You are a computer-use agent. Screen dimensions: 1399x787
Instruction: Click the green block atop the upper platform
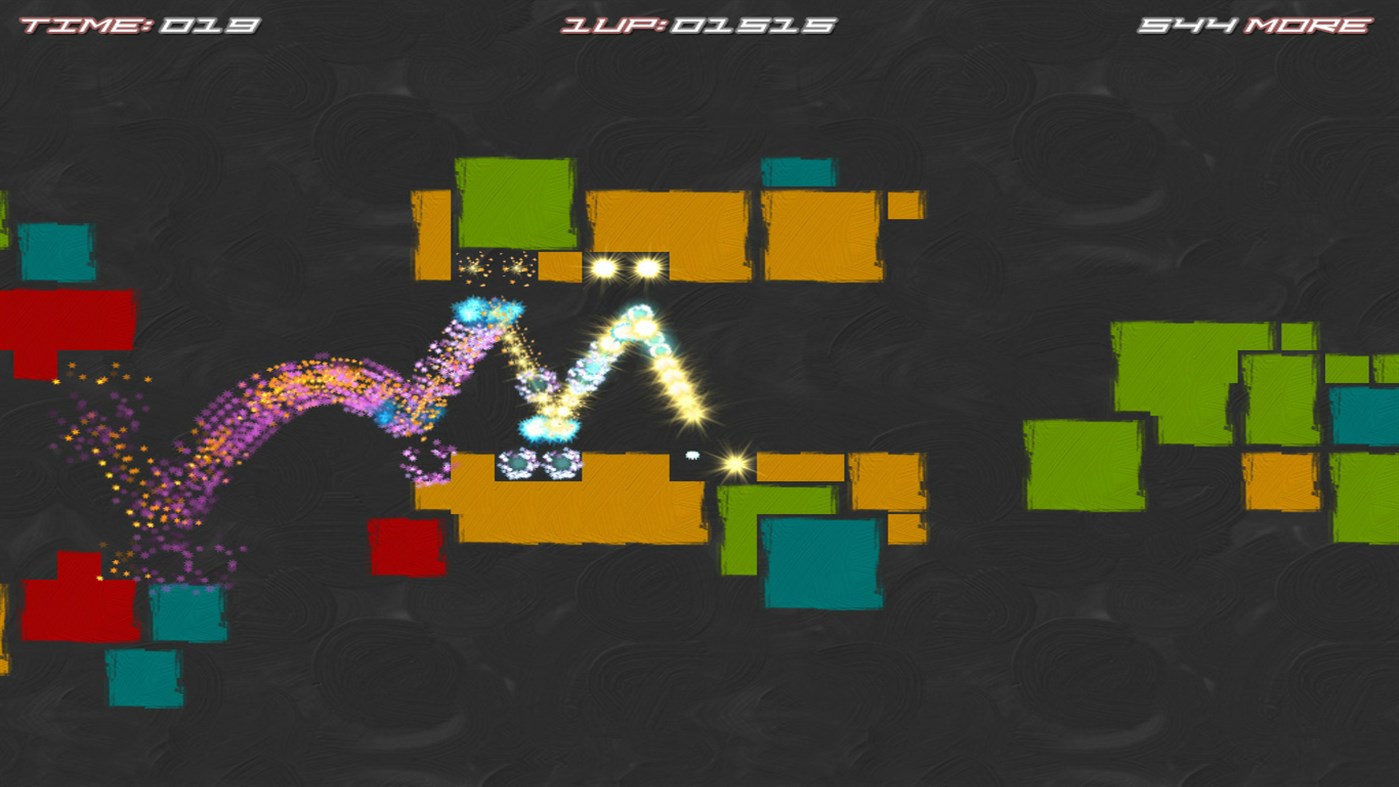[x=515, y=200]
